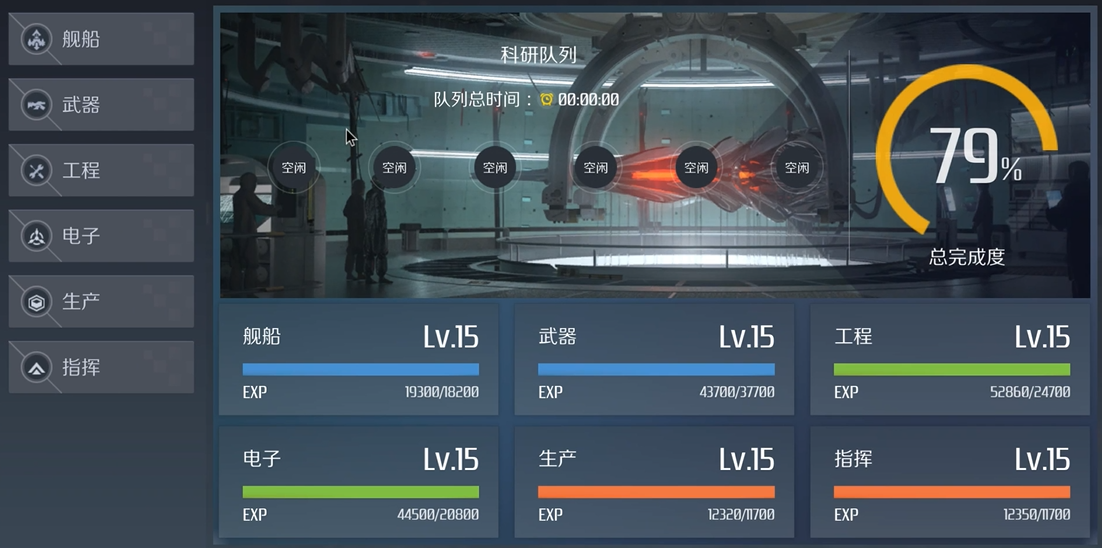Select the 工程 Lv.15 progress card
The width and height of the screenshot is (1102, 548).
coord(950,360)
